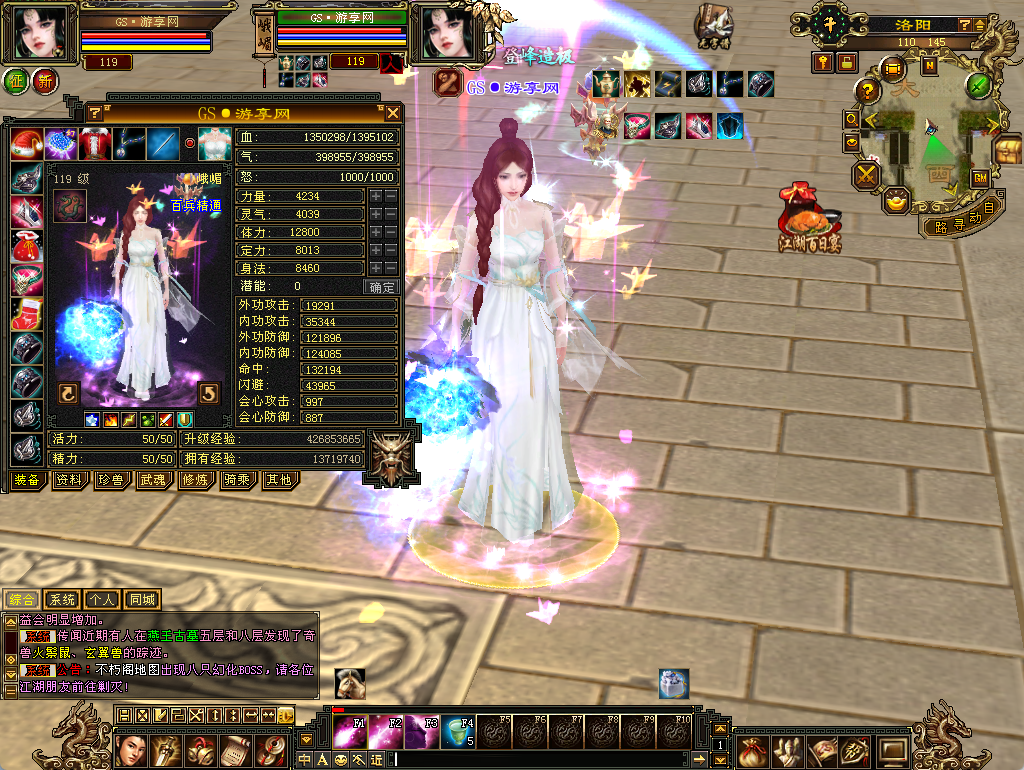This screenshot has height=770, width=1024.
Task: Click the green sword button on minimap
Action: (978, 85)
